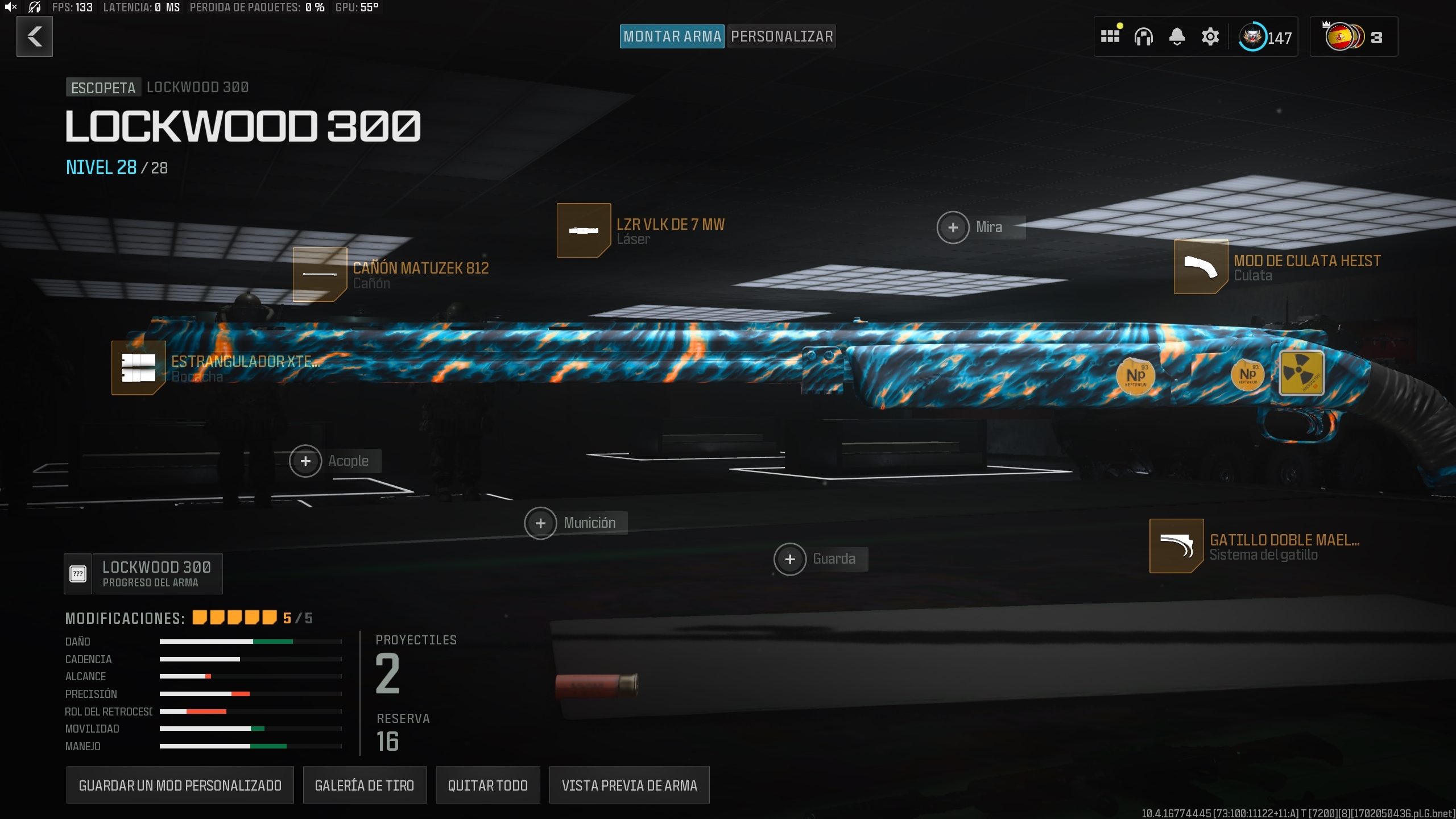Open the settings gear
This screenshot has height=819, width=1456.
(x=1210, y=36)
